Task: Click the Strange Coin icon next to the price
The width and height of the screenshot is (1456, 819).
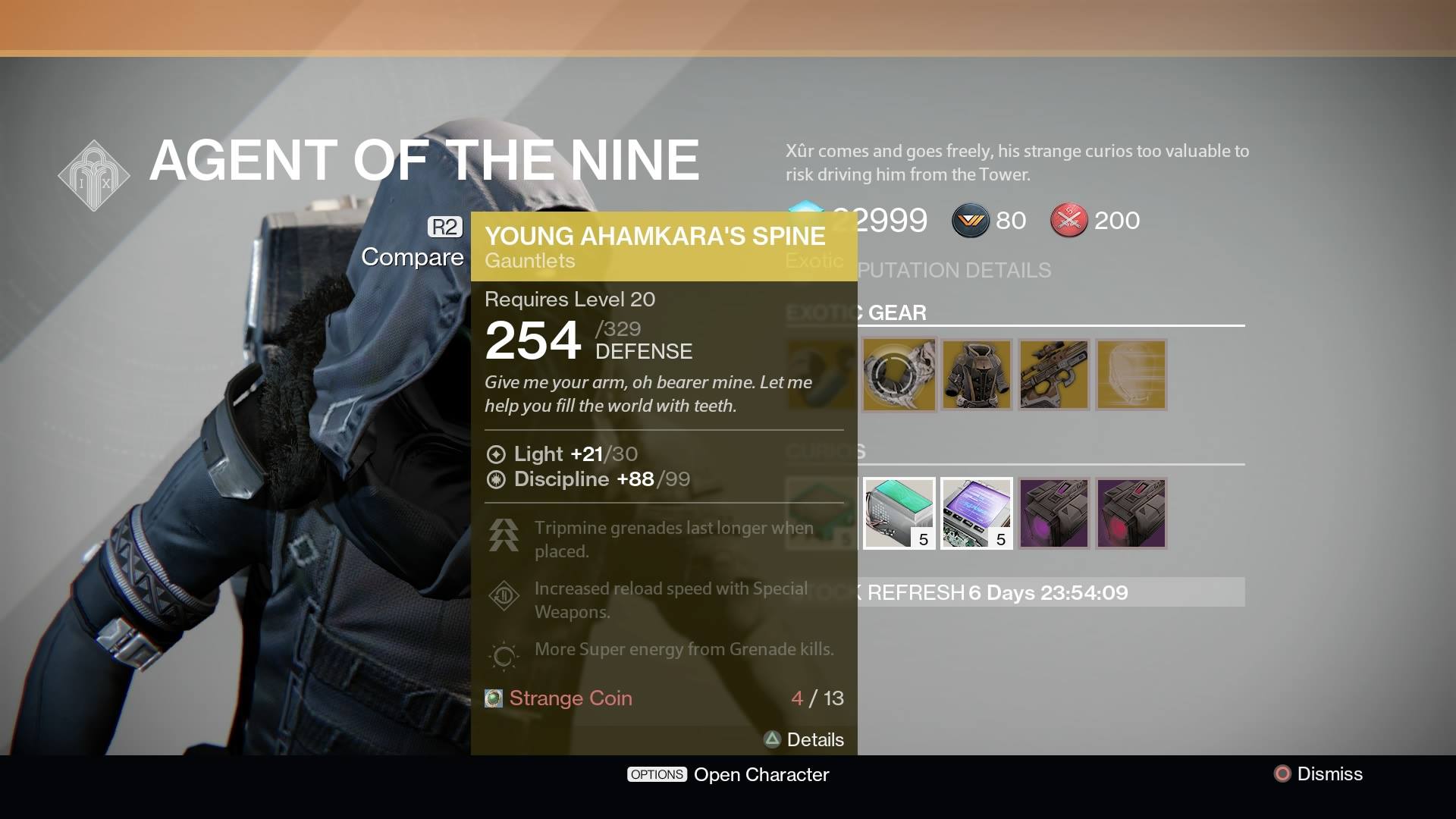Action: (493, 698)
